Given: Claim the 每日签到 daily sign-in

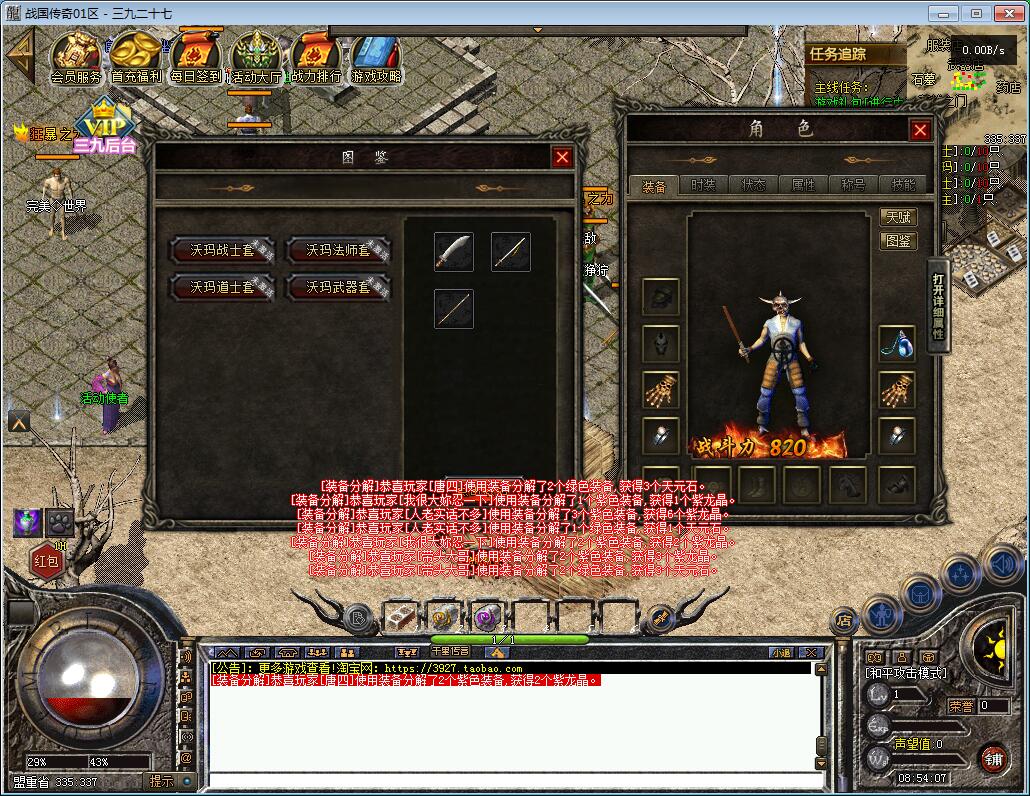Looking at the screenshot, I should (x=195, y=58).
